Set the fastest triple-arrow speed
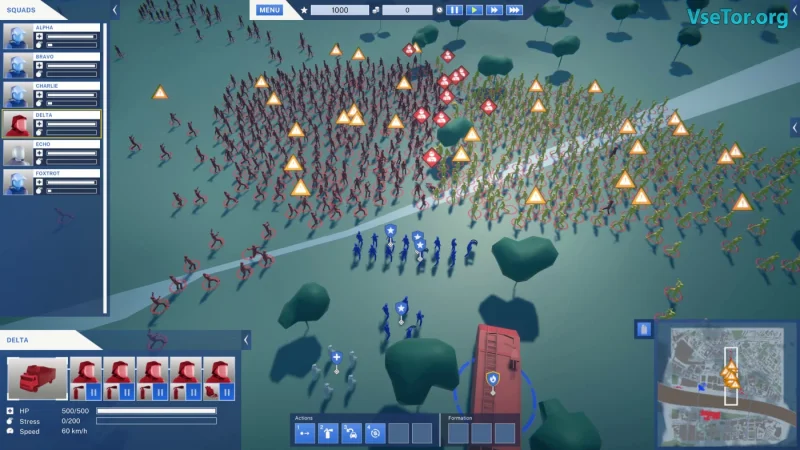The width and height of the screenshot is (800, 450). click(514, 10)
